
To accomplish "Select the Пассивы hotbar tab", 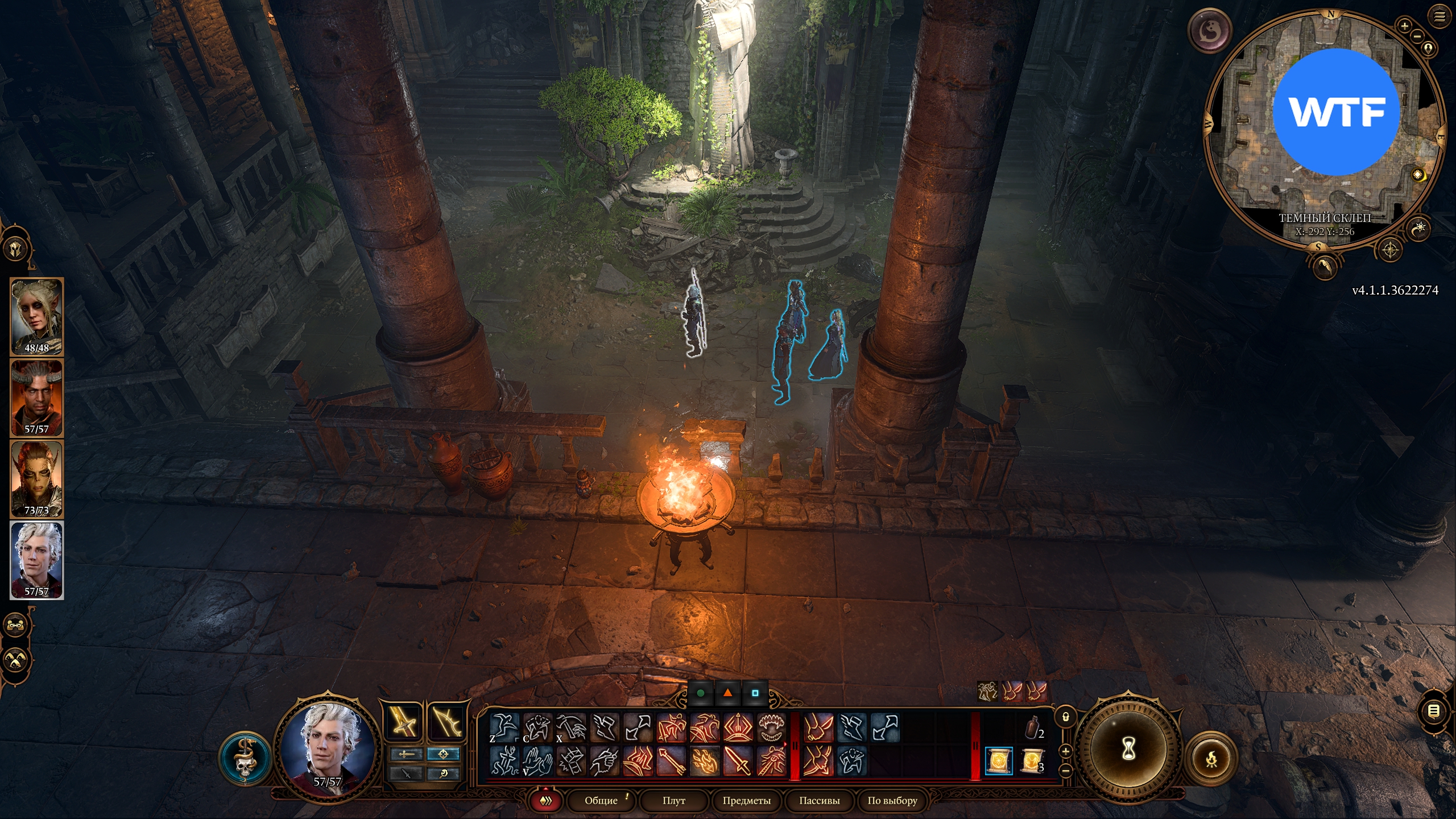I will click(819, 800).
